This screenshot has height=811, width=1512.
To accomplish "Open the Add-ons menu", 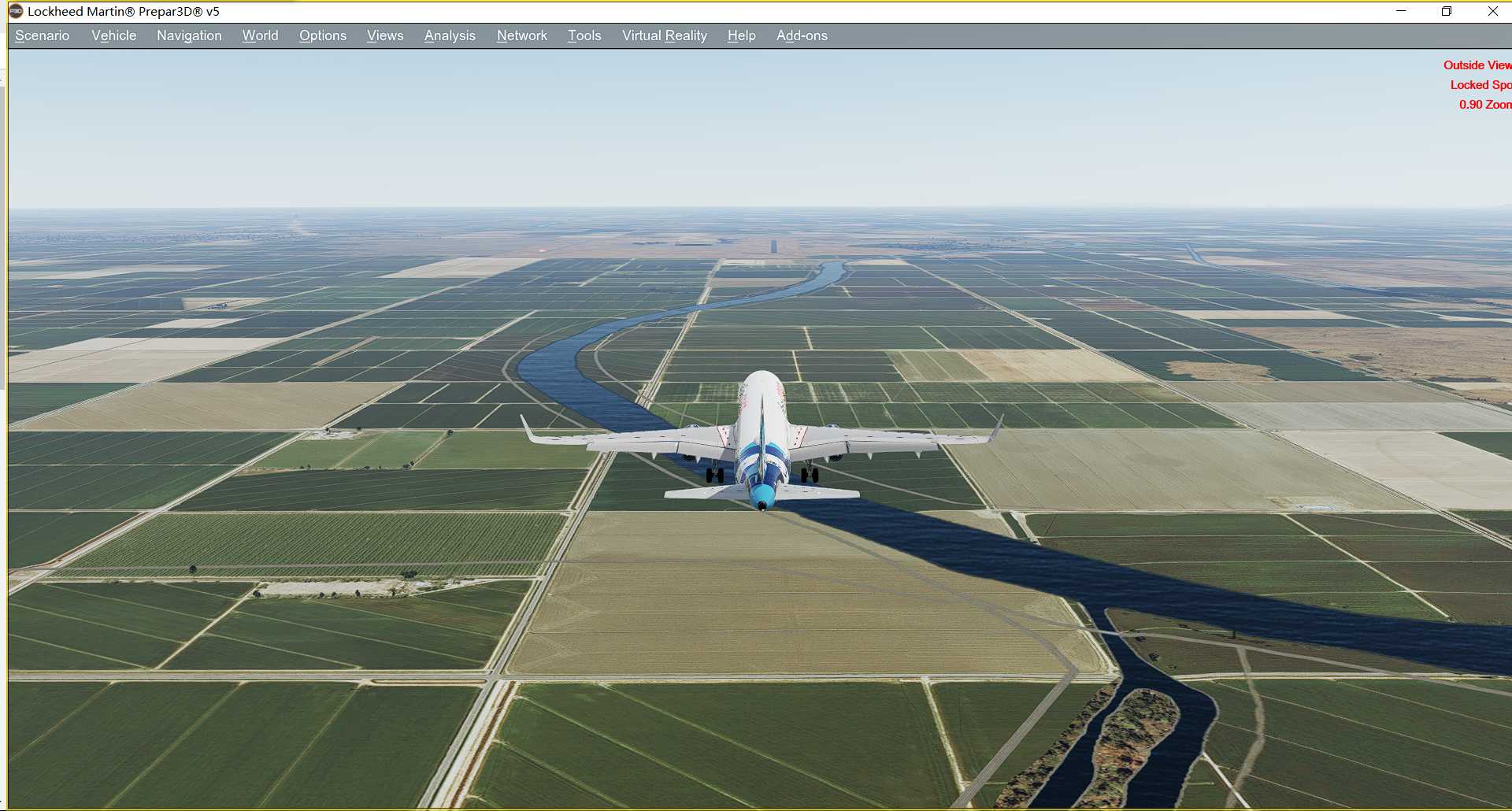I will 802,35.
